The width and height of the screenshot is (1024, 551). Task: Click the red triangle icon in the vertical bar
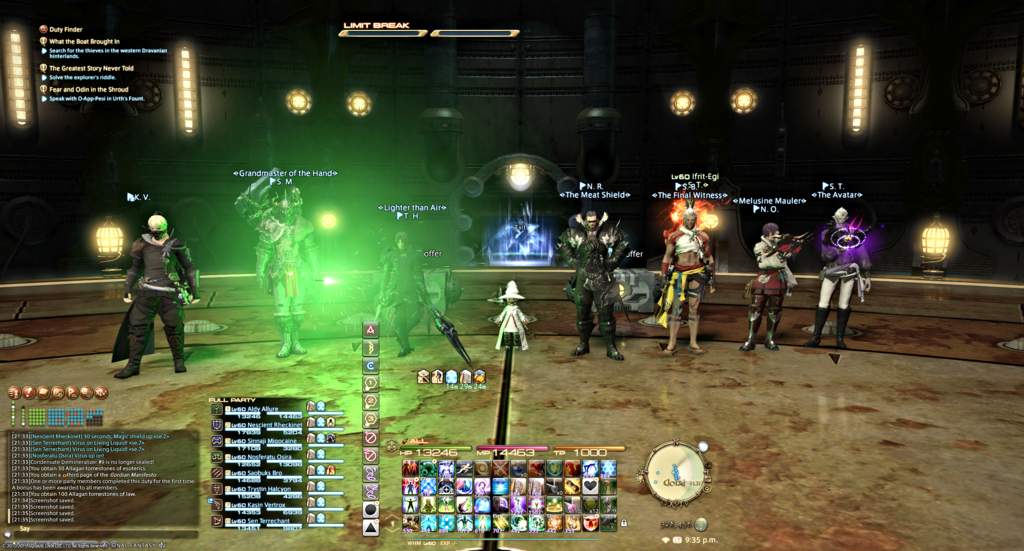click(x=371, y=329)
